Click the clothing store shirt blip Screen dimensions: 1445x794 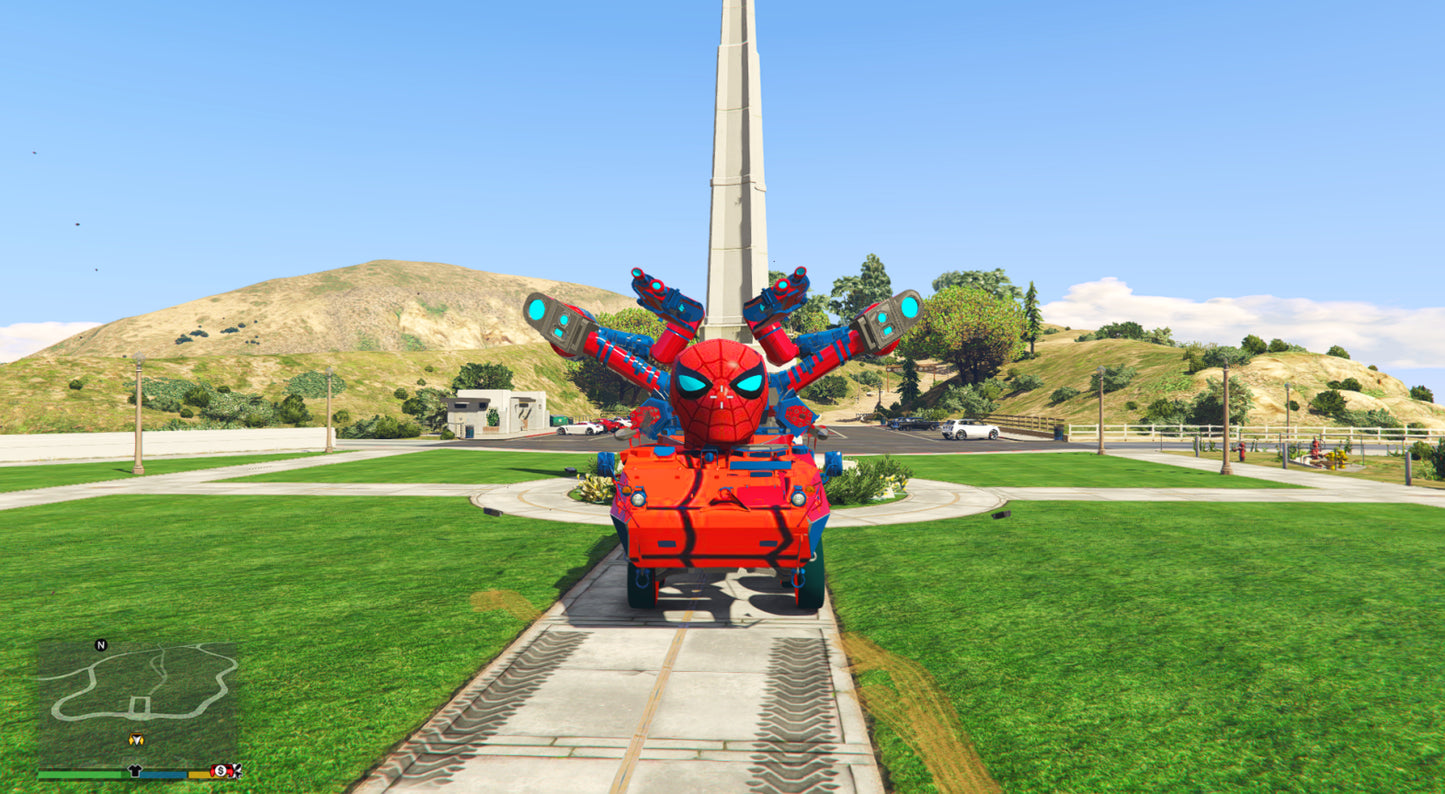click(x=136, y=771)
